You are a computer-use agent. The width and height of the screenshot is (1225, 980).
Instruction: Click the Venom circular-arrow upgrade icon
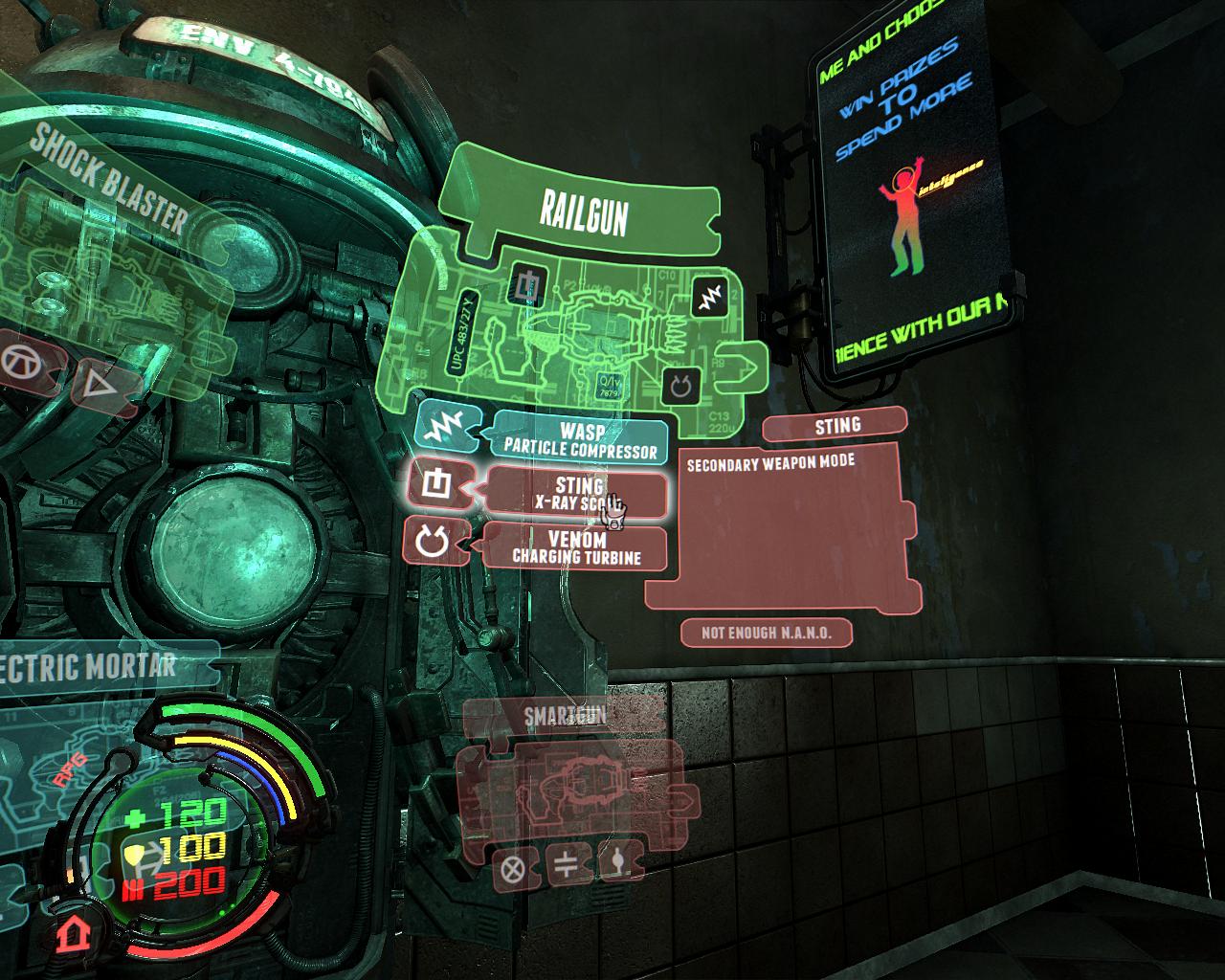[x=434, y=543]
